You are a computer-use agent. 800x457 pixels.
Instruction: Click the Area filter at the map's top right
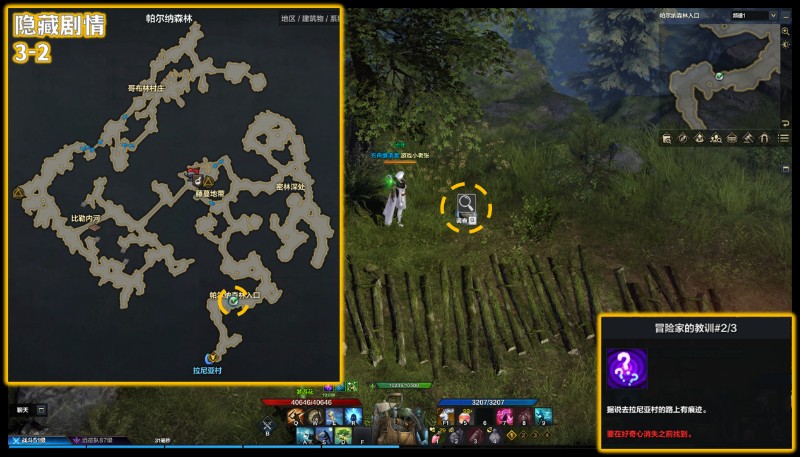tap(288, 19)
